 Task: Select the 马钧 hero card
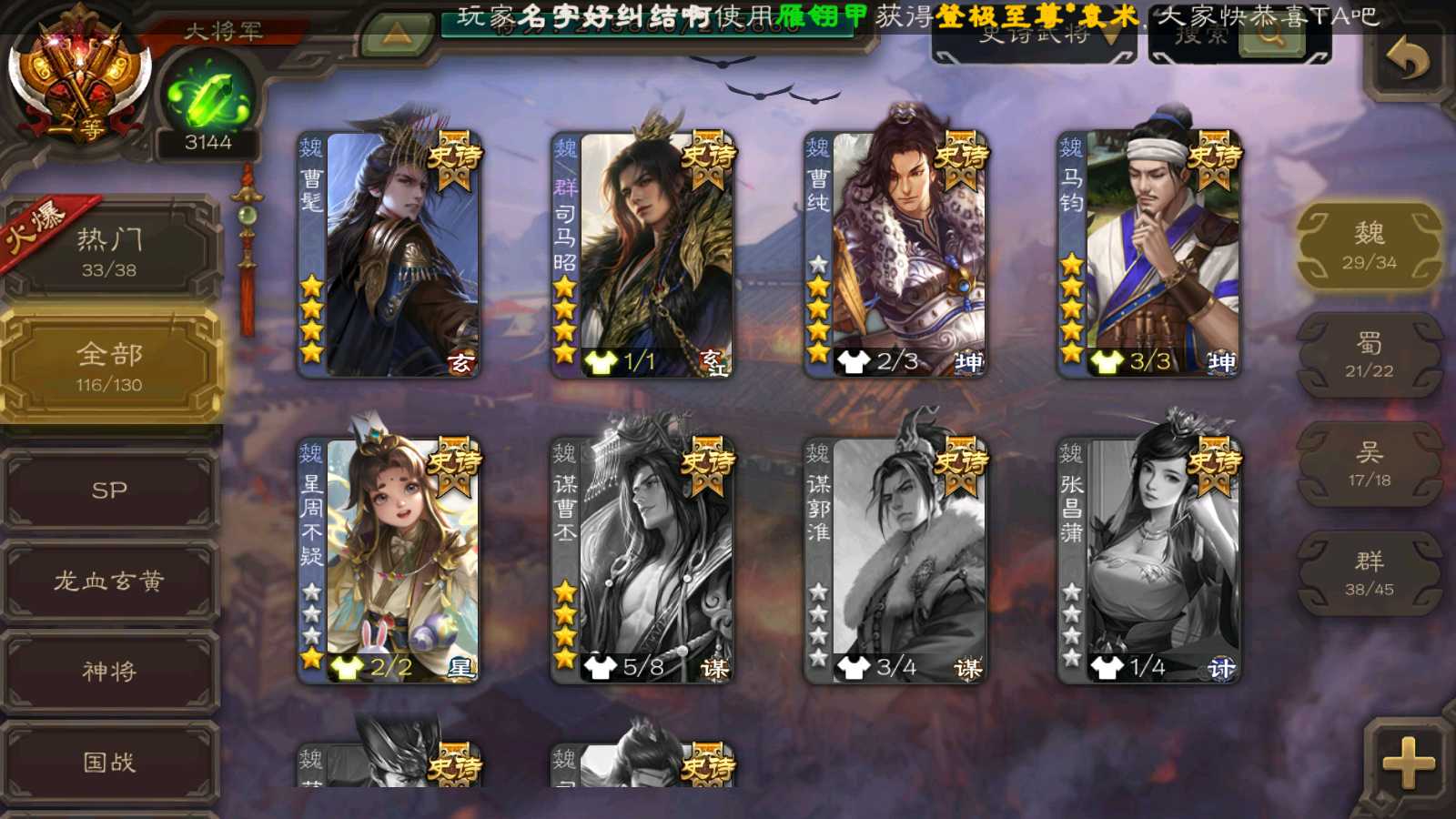1148,255
